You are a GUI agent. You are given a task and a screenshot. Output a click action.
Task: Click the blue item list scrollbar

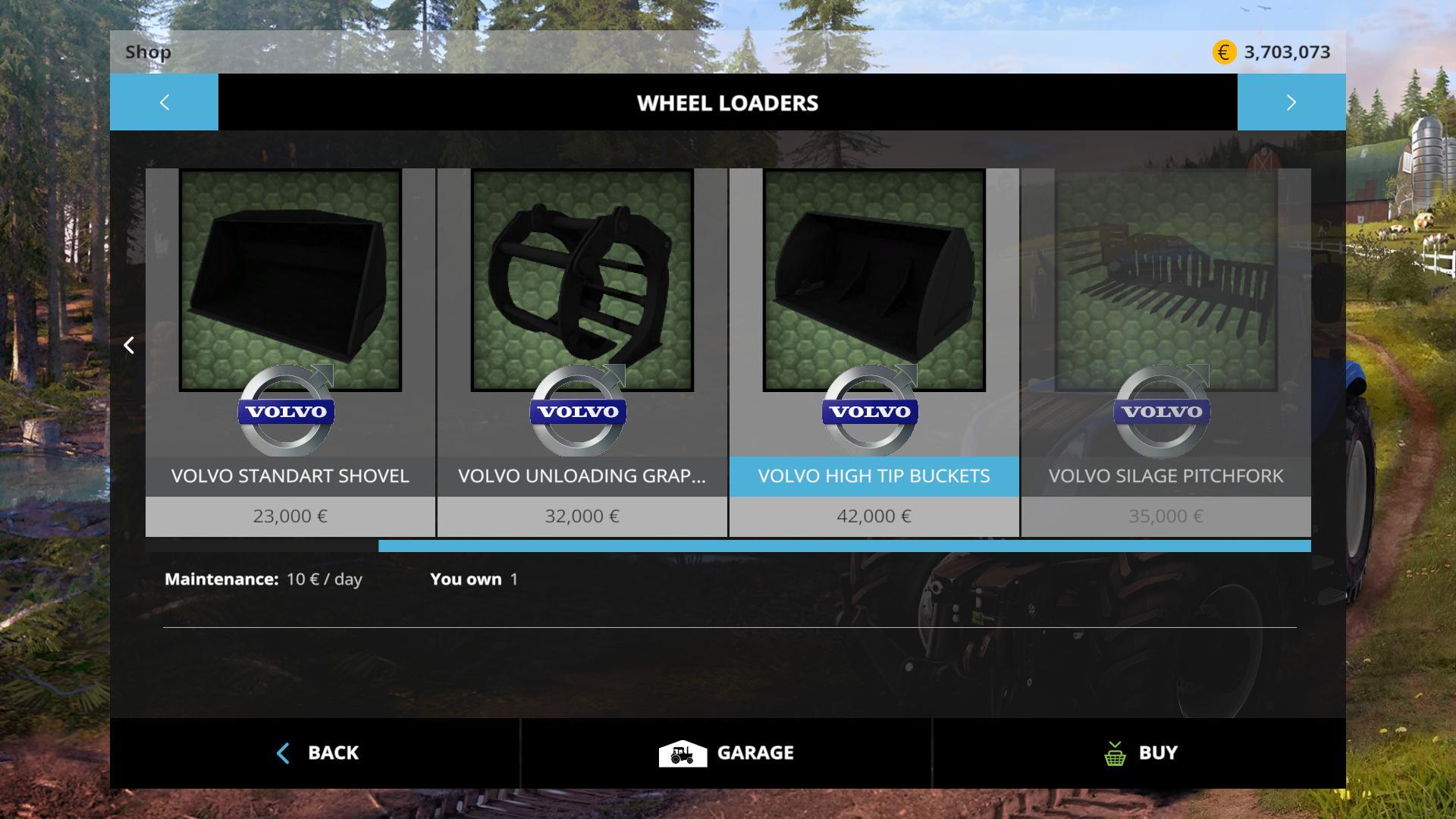[x=844, y=546]
